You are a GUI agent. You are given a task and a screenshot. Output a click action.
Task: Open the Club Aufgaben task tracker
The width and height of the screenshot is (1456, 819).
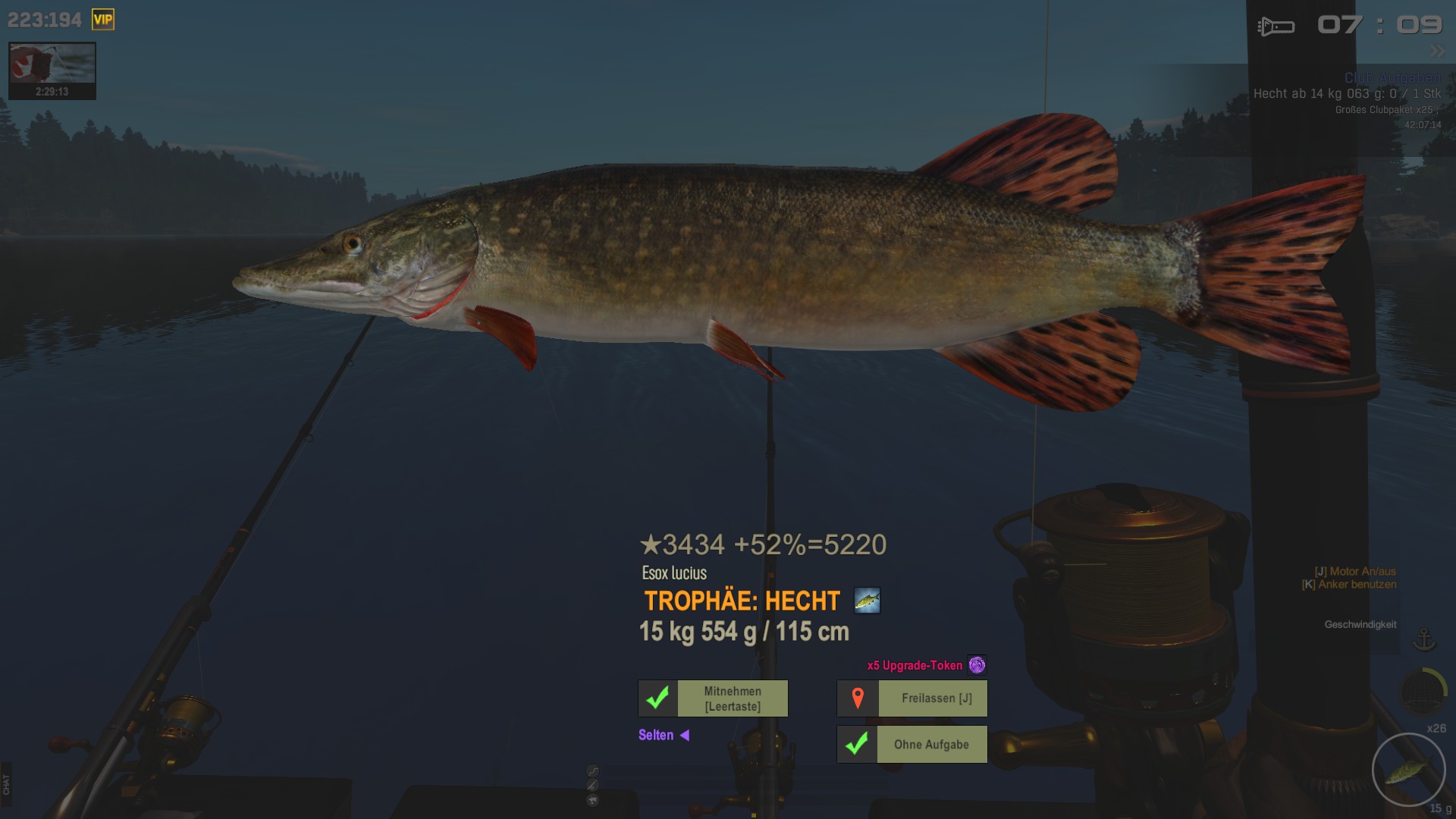click(x=1392, y=78)
